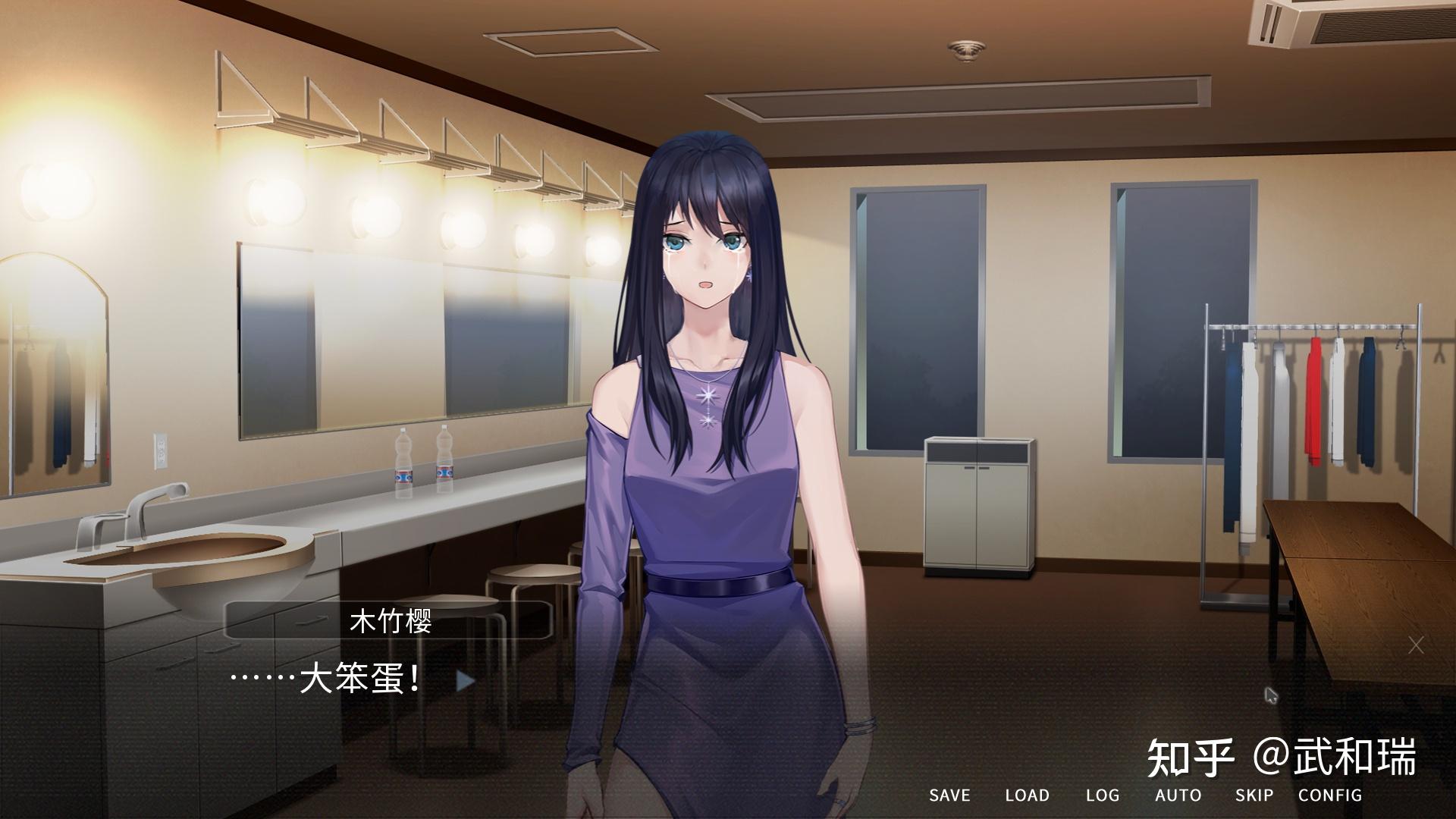Open the SAVE menu

(949, 795)
